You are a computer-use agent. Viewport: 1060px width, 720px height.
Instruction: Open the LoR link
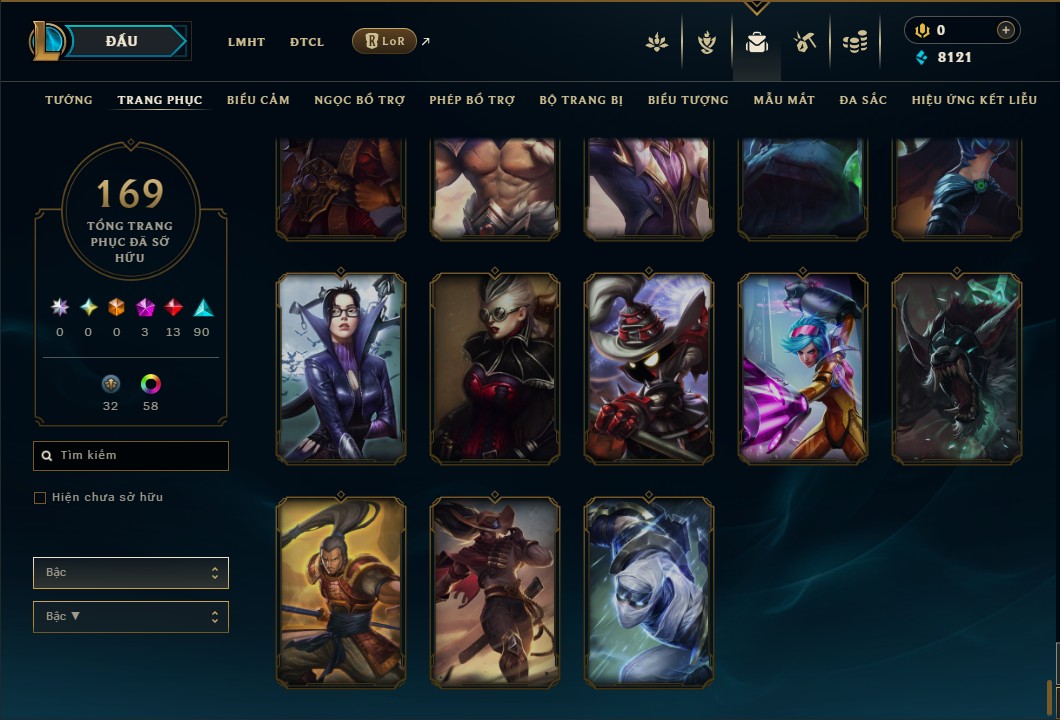pos(385,41)
